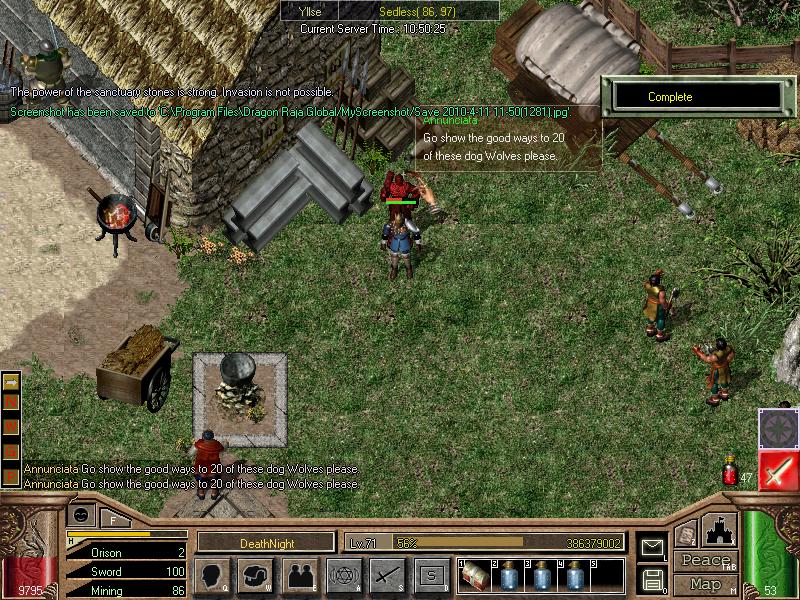
Task: Click the square S skill button
Action: 430,575
